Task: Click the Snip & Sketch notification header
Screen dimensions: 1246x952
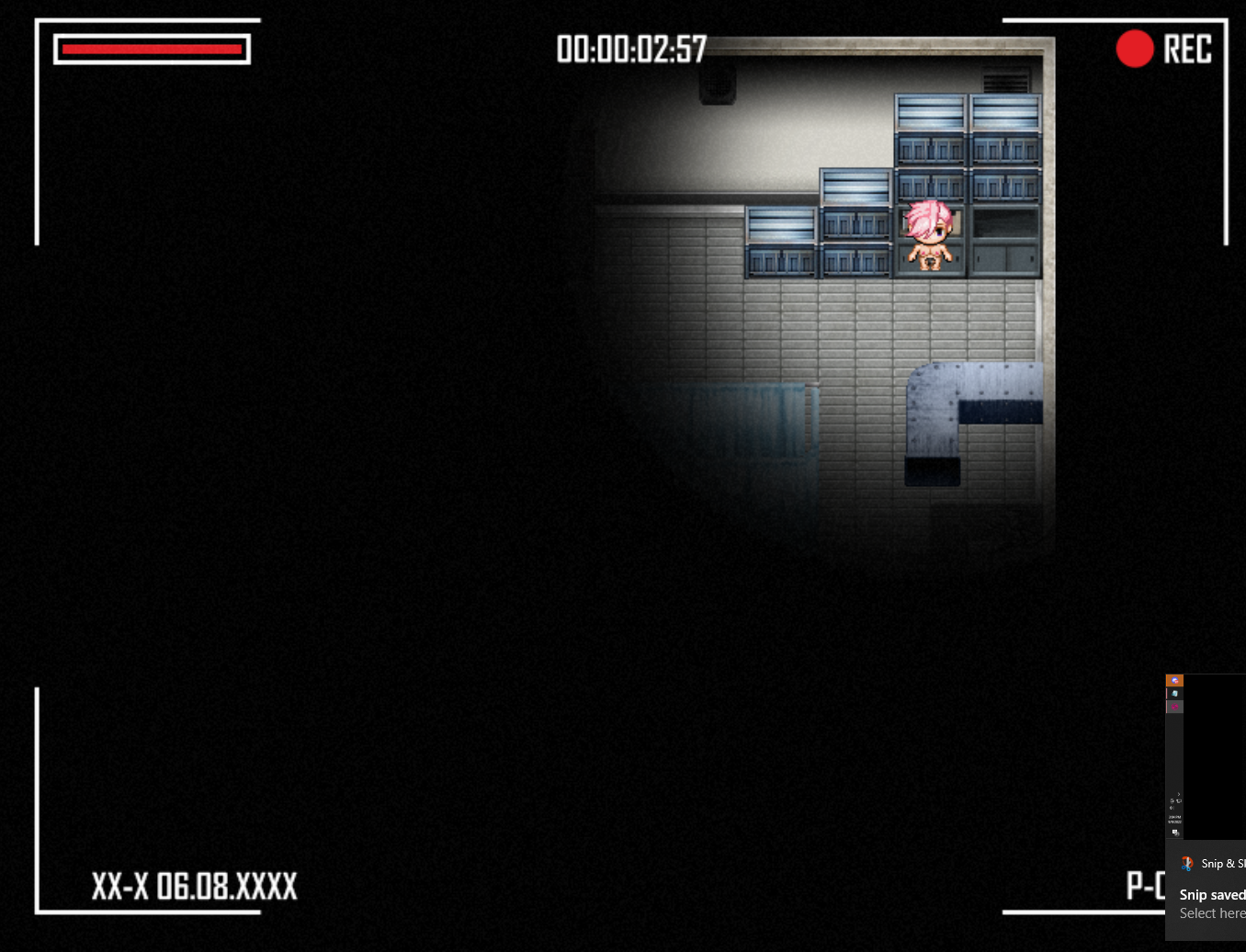Action: [1223, 863]
